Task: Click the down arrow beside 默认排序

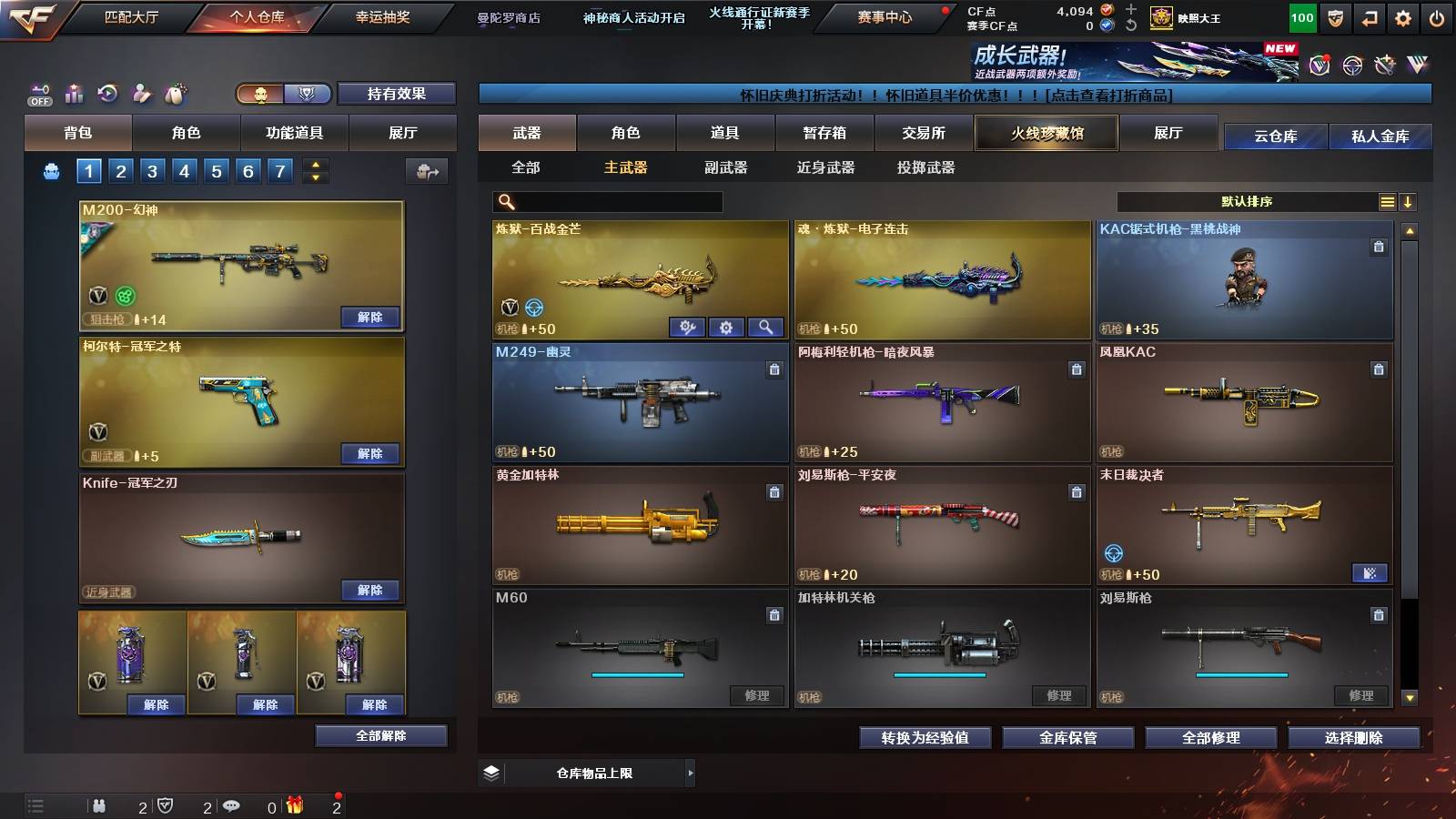Action: [1409, 201]
